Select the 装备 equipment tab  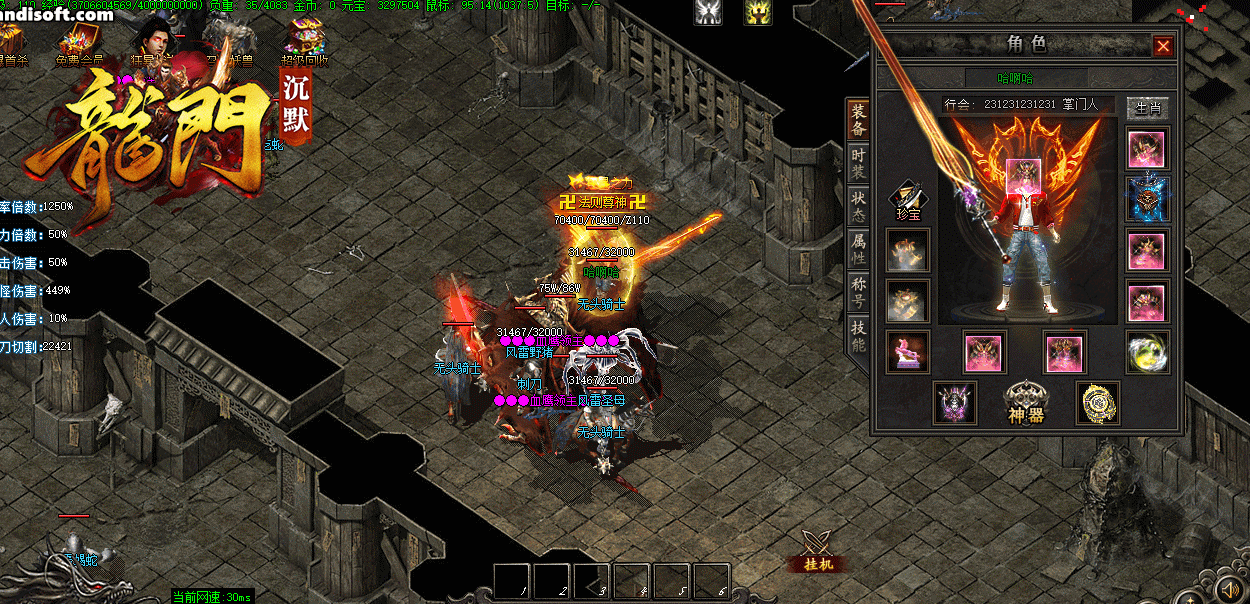858,120
